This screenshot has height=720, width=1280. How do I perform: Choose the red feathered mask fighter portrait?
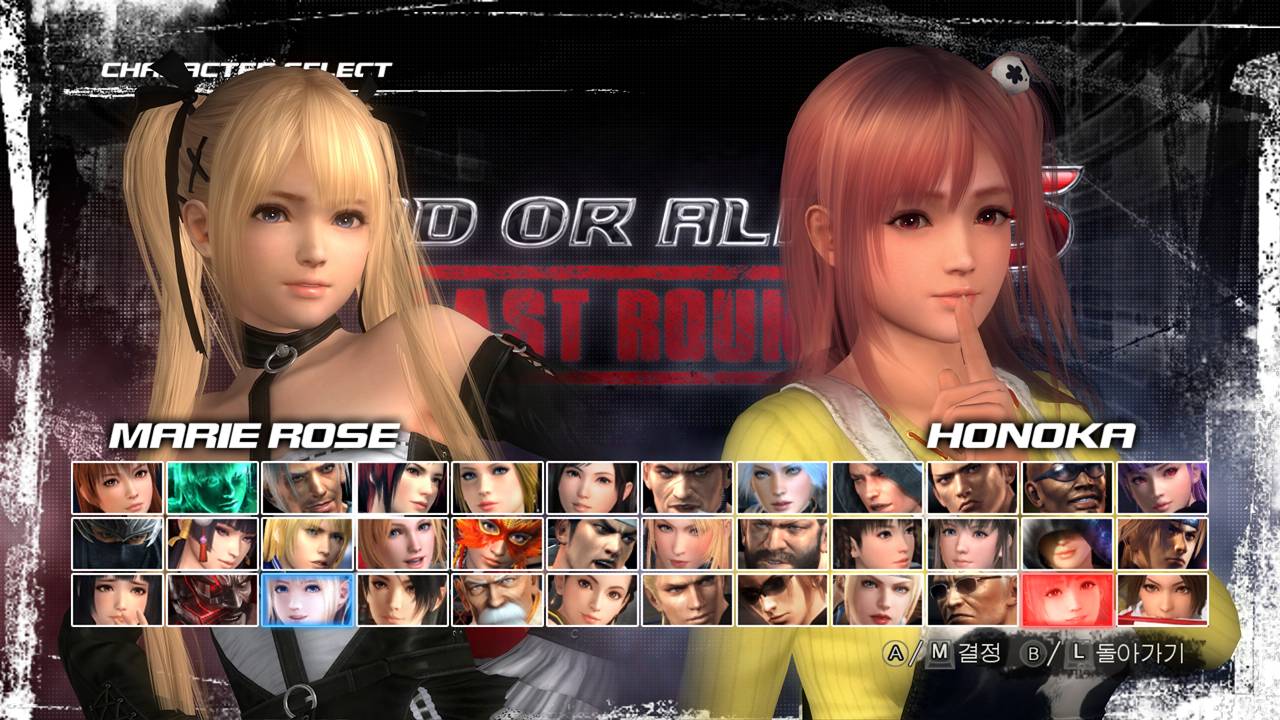[x=497, y=543]
